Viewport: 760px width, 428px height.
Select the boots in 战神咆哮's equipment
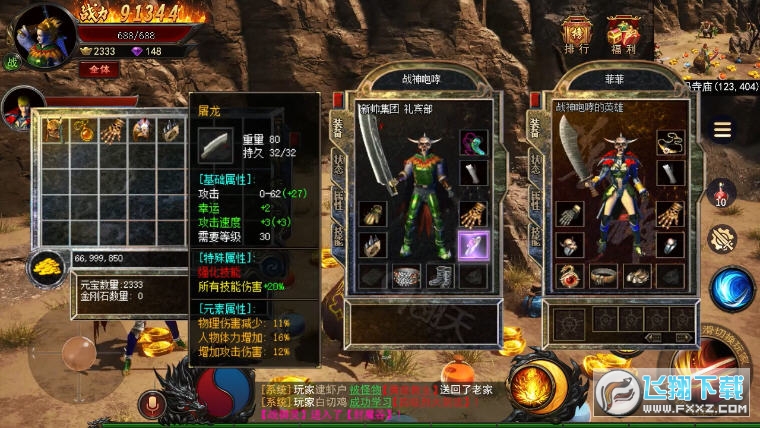point(440,276)
